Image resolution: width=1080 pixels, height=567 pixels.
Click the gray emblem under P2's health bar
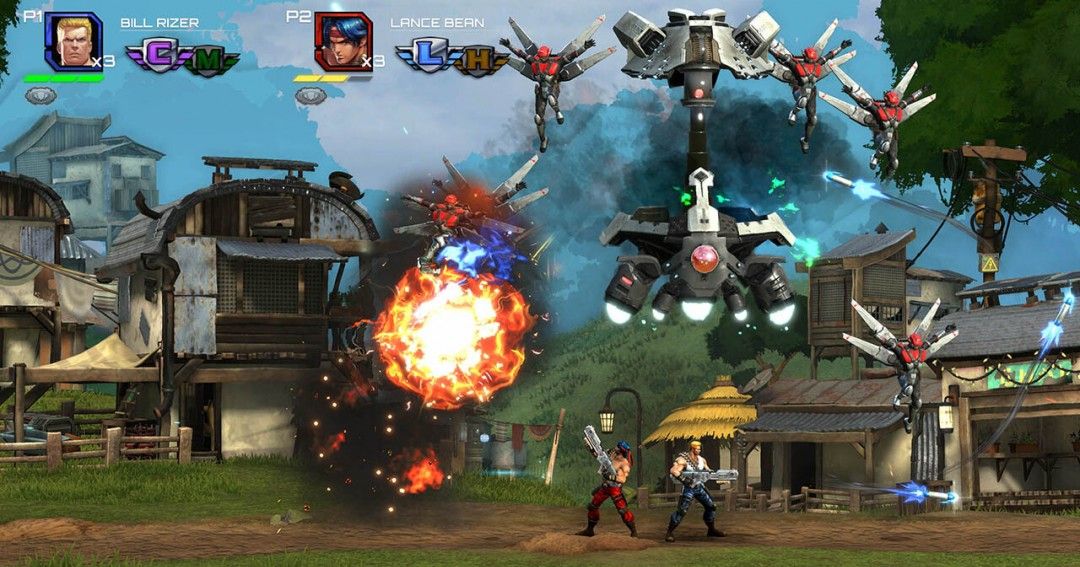[x=310, y=95]
